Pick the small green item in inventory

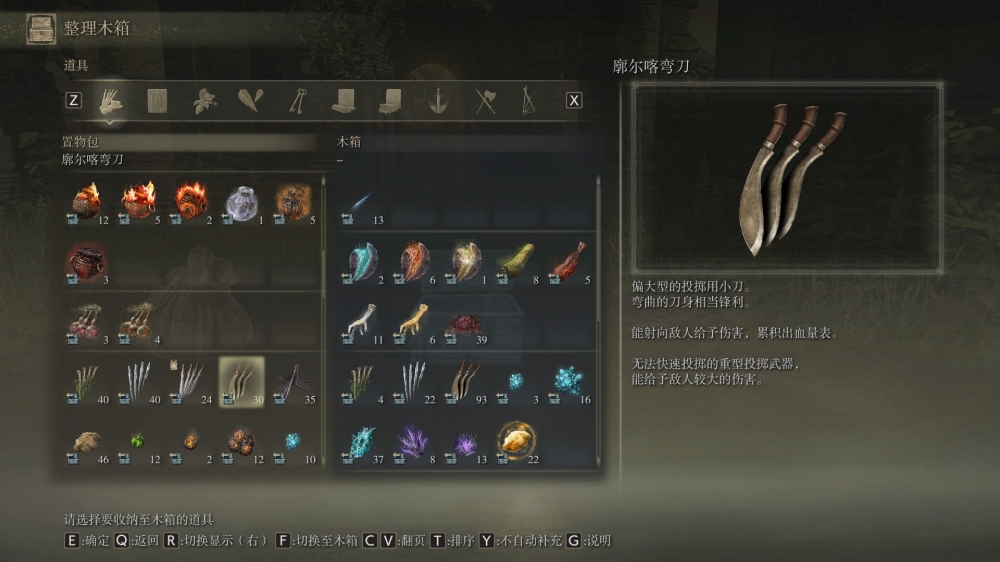(137, 441)
